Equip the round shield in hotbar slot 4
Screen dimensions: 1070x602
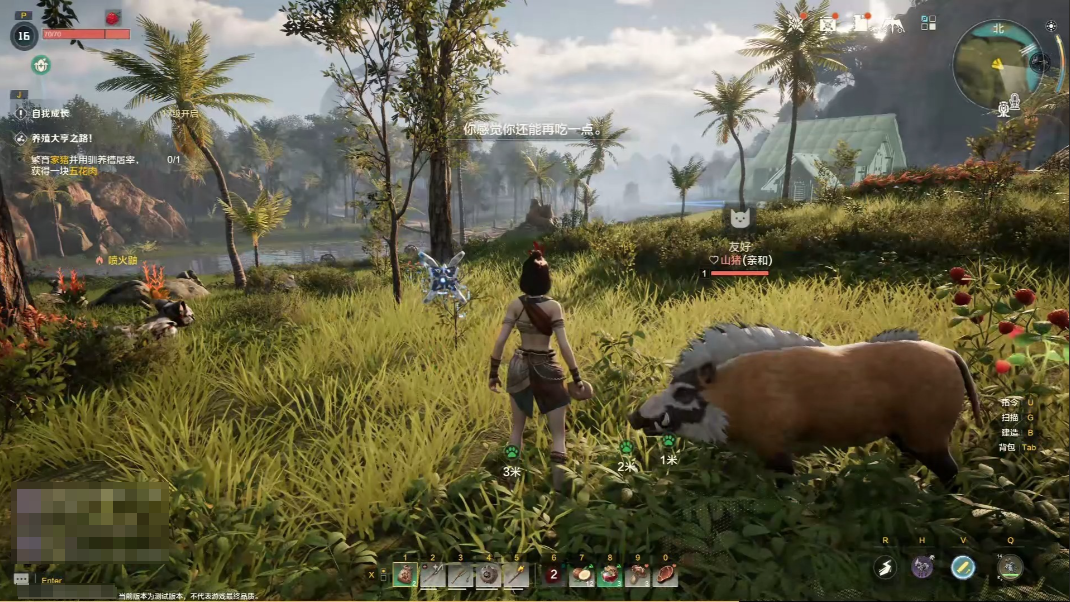click(x=488, y=574)
